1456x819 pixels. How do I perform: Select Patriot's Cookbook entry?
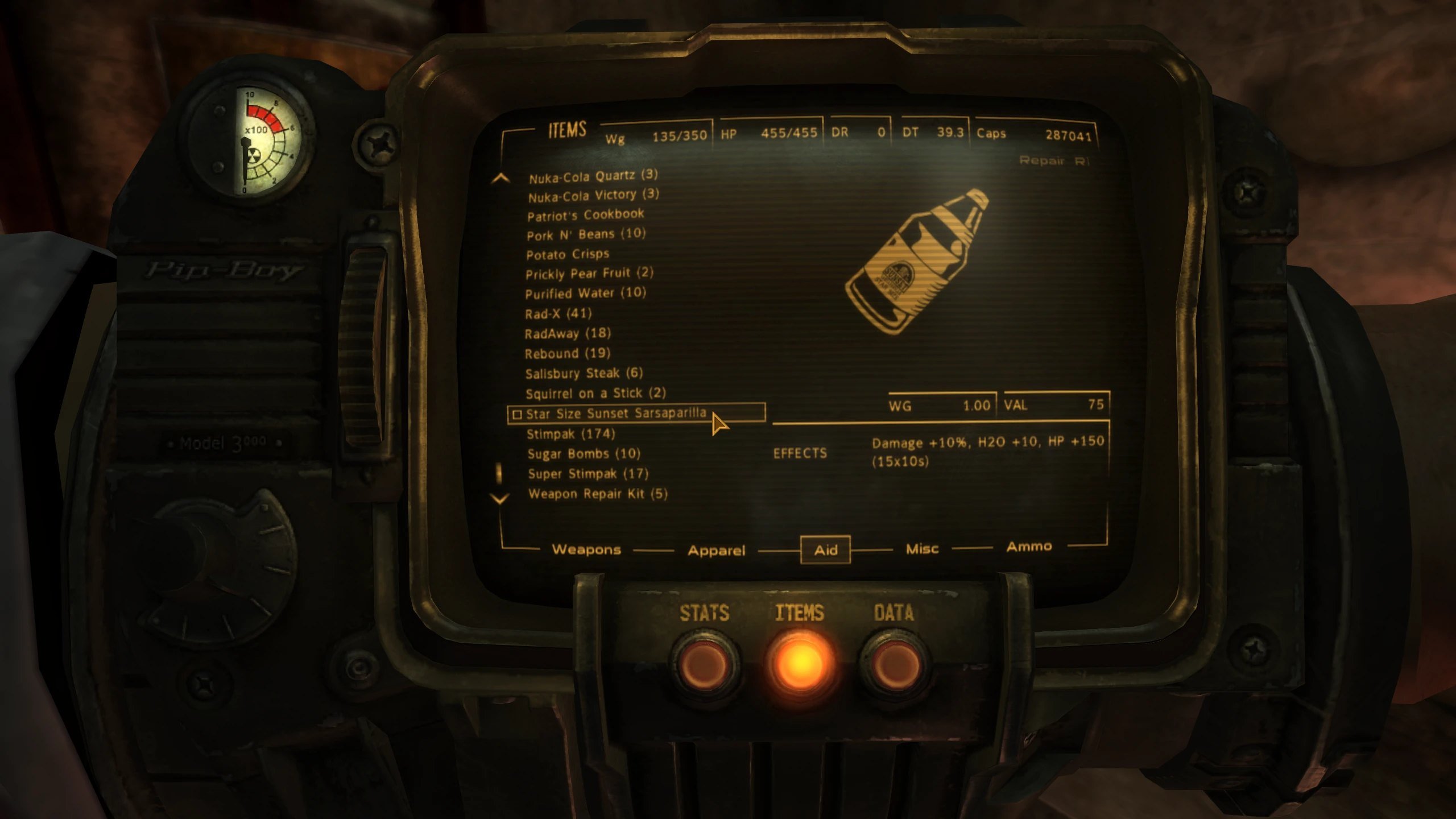(x=585, y=215)
